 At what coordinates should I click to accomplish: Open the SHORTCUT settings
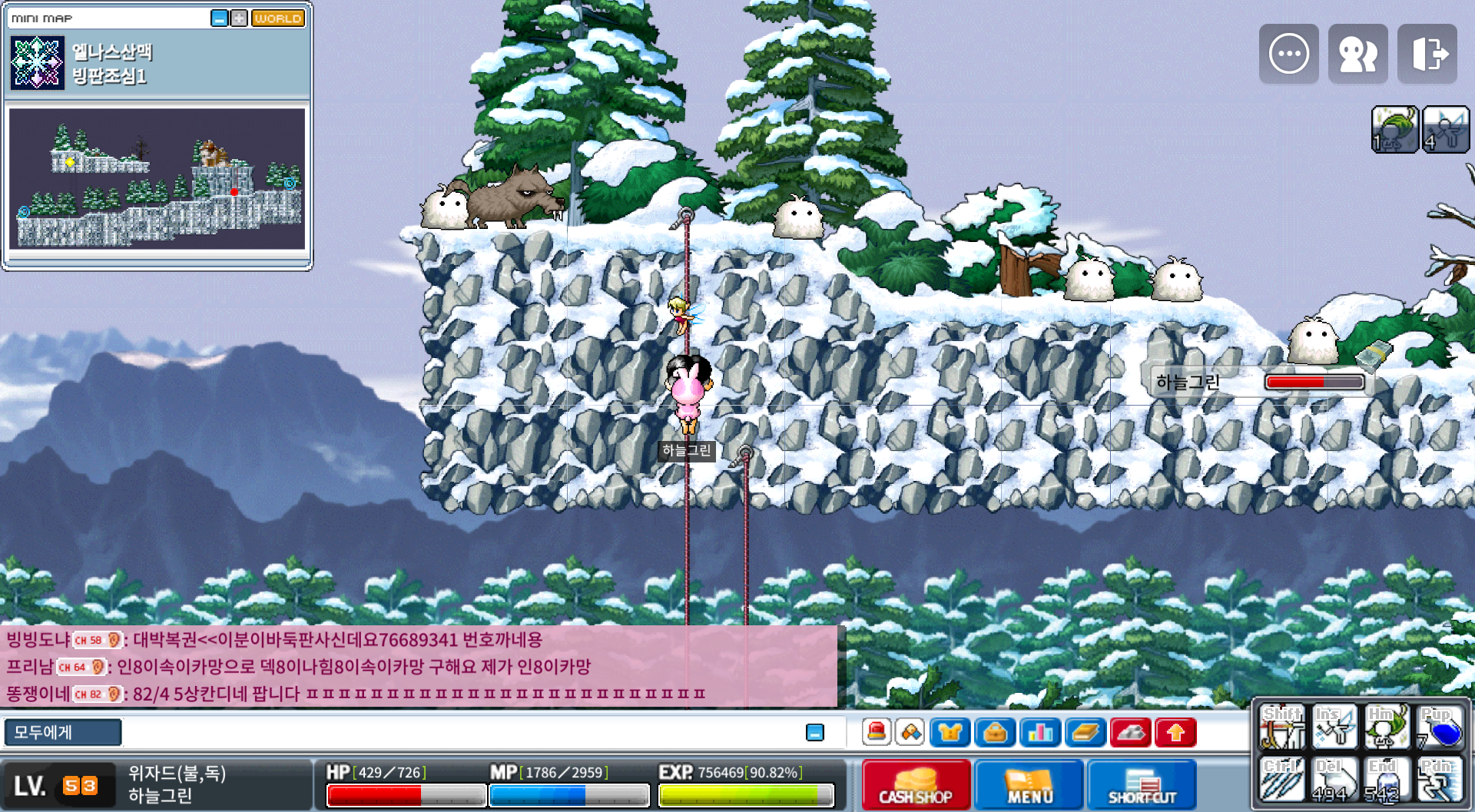pyautogui.click(x=1142, y=784)
